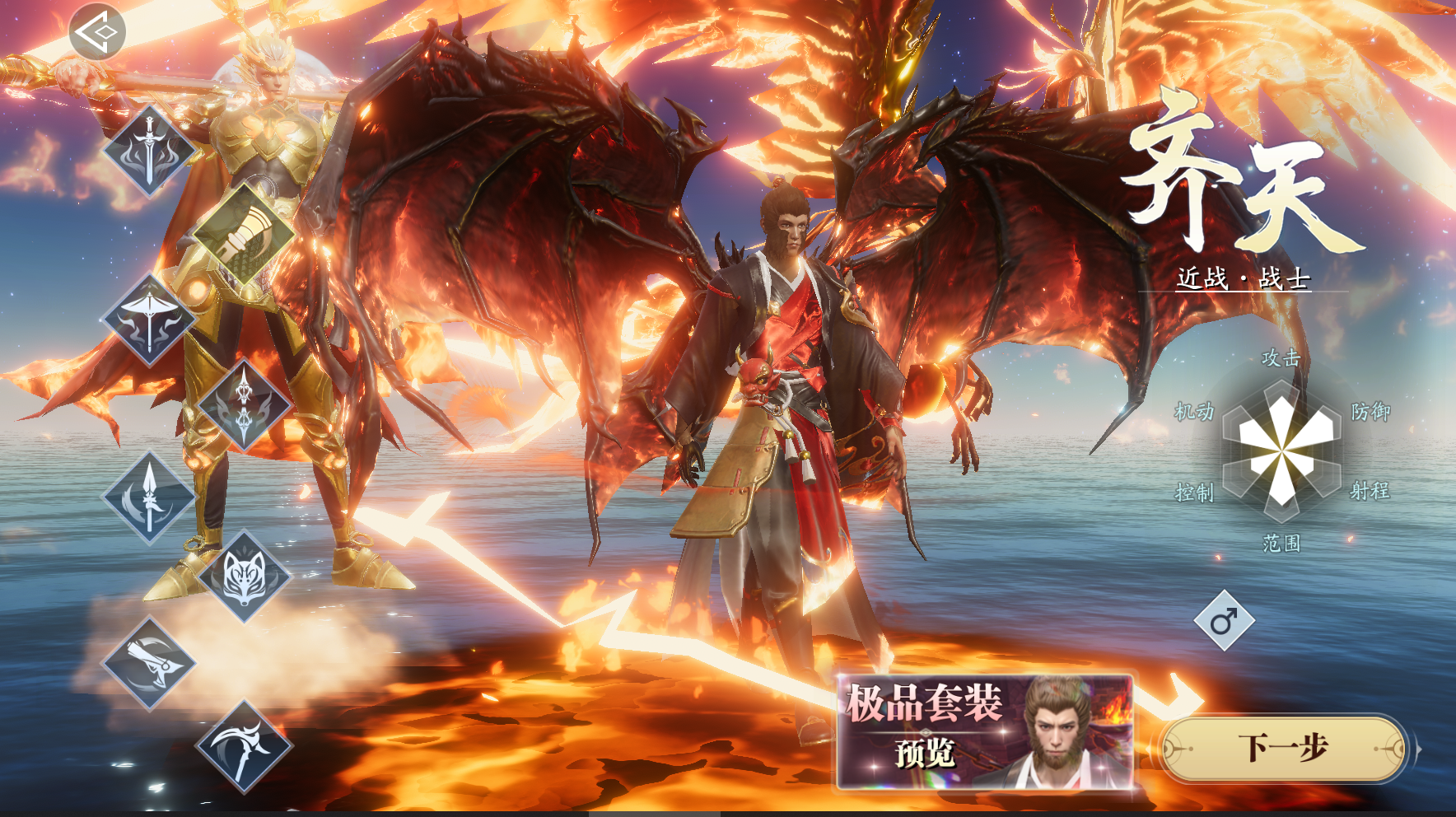
Task: Open the 极品套装 预览 outfit preview
Action: (x=985, y=731)
